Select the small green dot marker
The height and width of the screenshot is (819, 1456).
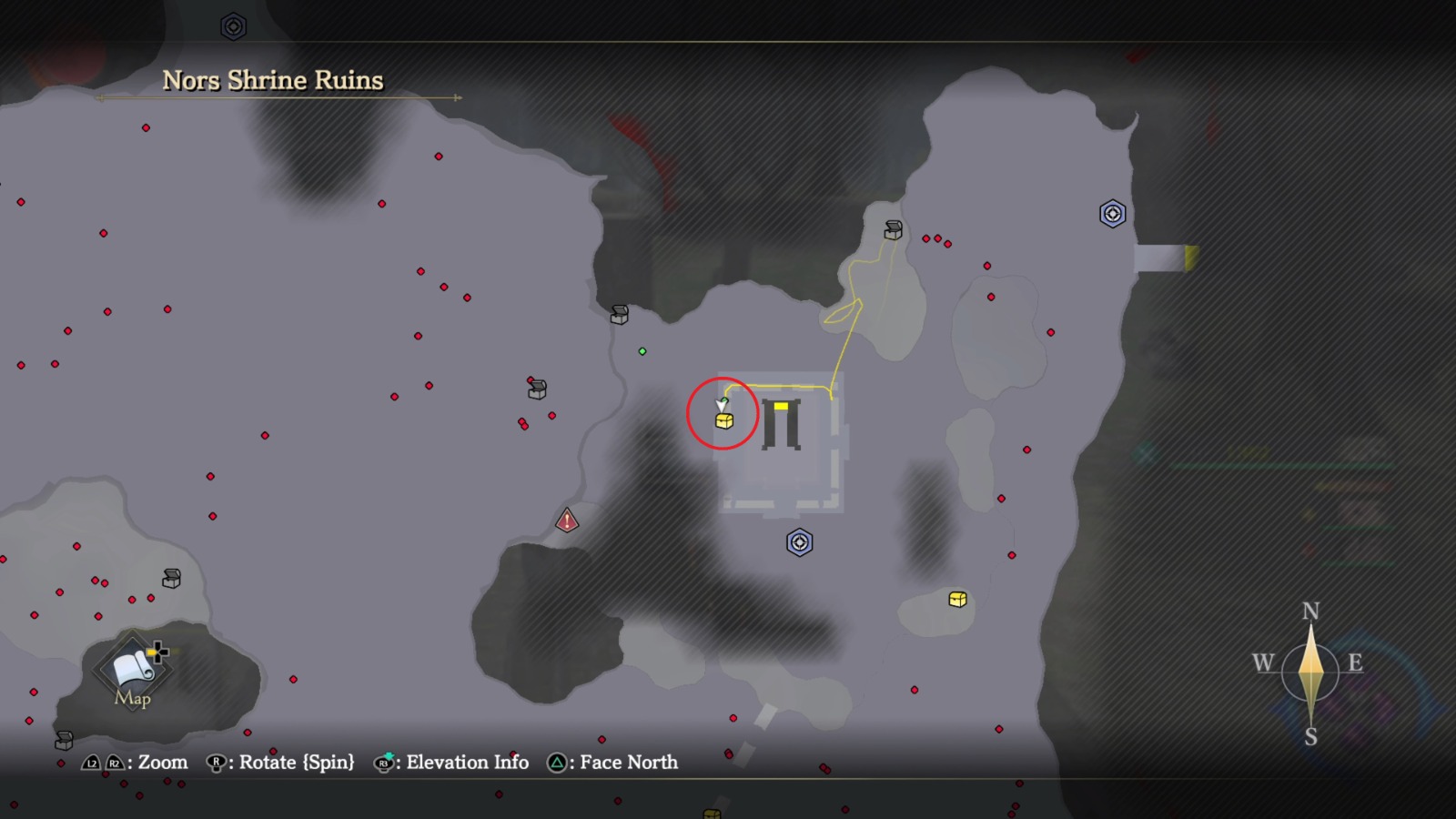tap(642, 351)
